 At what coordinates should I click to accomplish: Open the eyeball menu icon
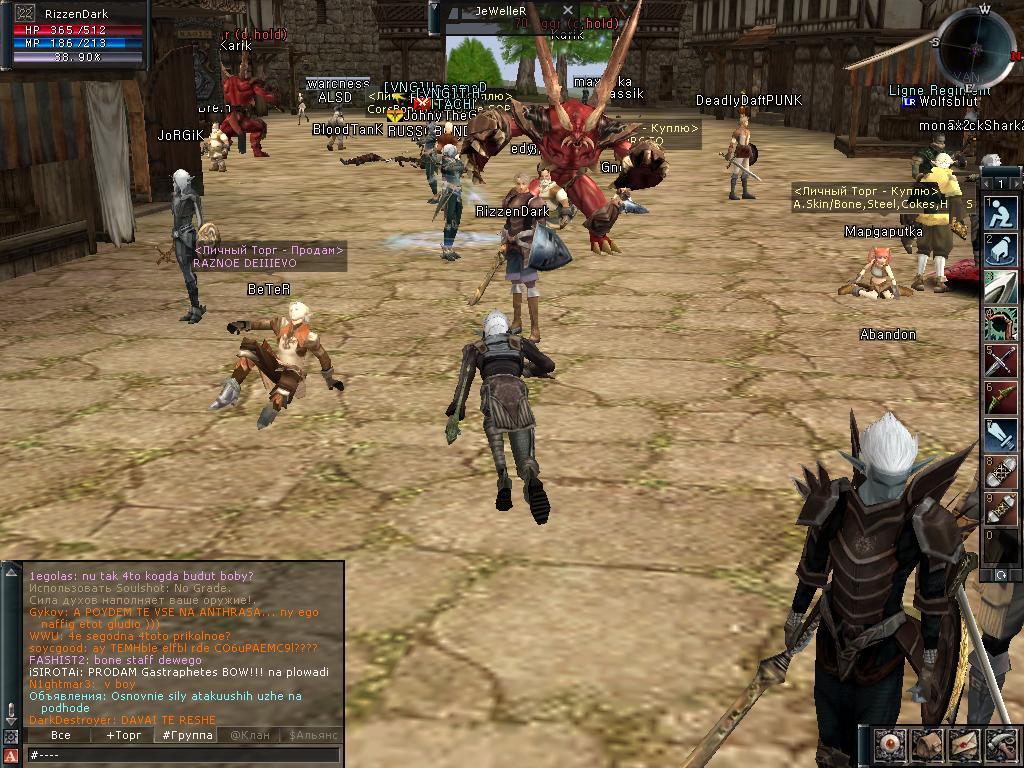tap(889, 745)
